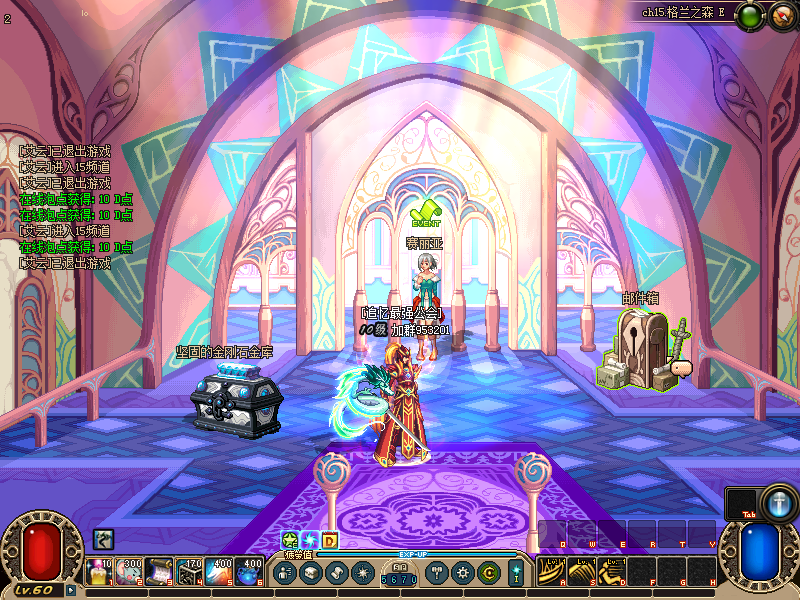Open the character info menu button
The image size is (800, 600).
pyautogui.click(x=285, y=573)
